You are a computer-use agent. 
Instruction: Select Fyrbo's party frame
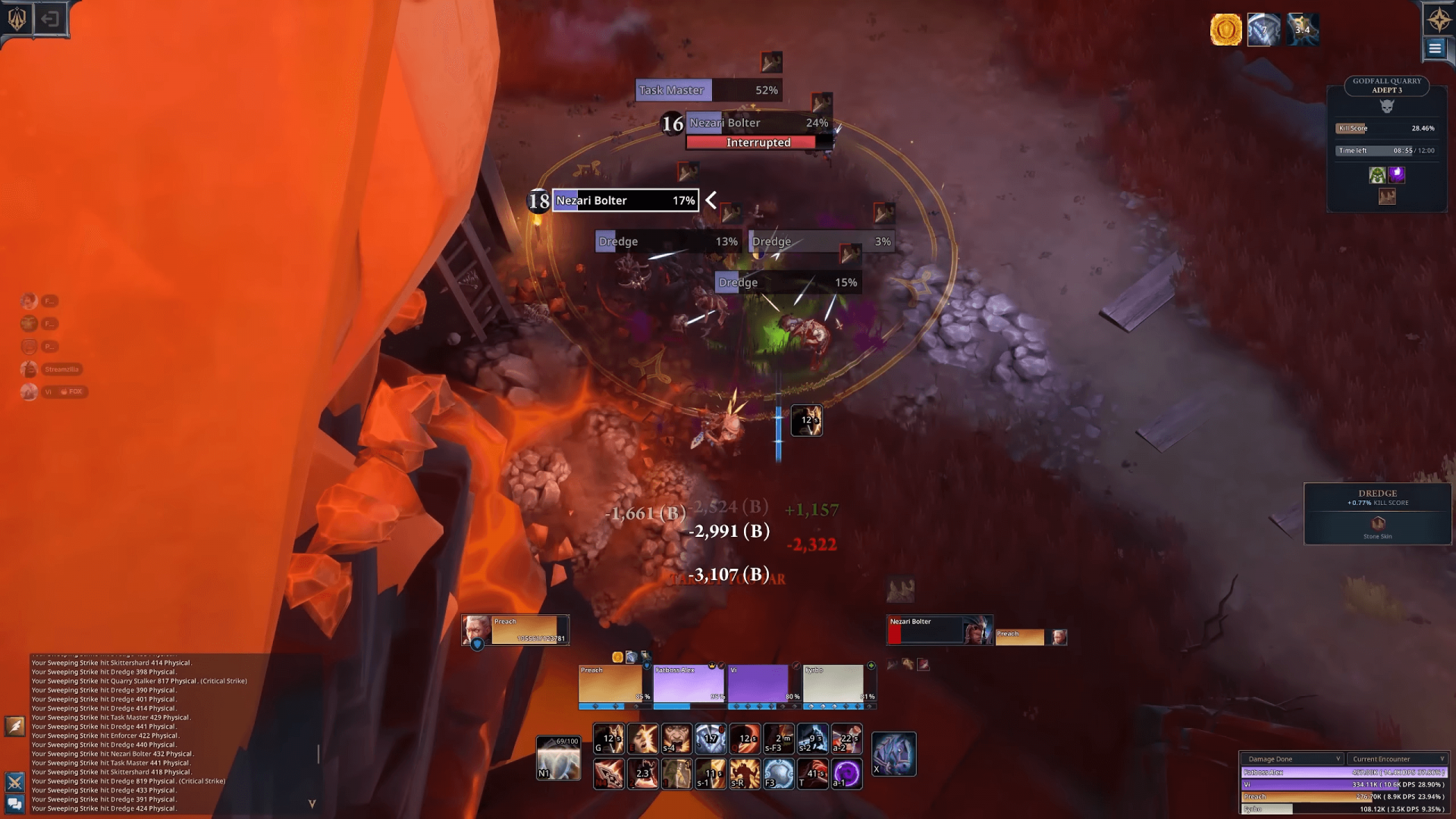tap(836, 685)
